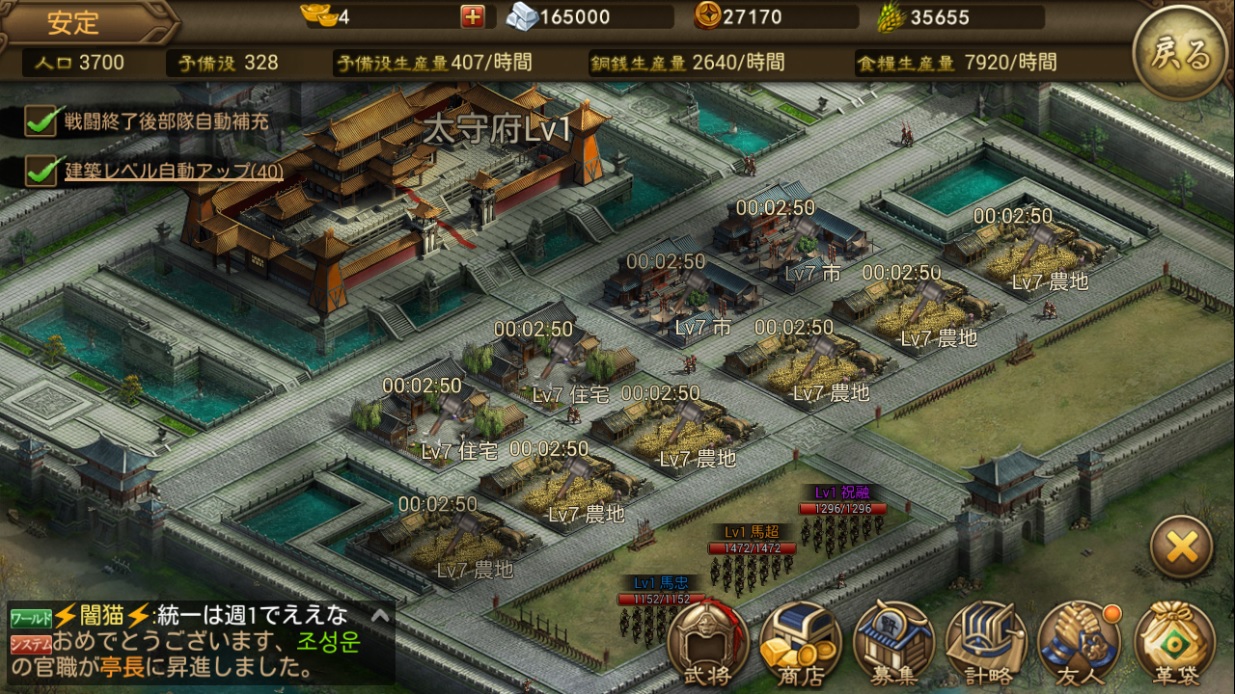Viewport: 1235px width, 694px height.
Task: Open the 革袋 bag inventory
Action: click(1174, 643)
